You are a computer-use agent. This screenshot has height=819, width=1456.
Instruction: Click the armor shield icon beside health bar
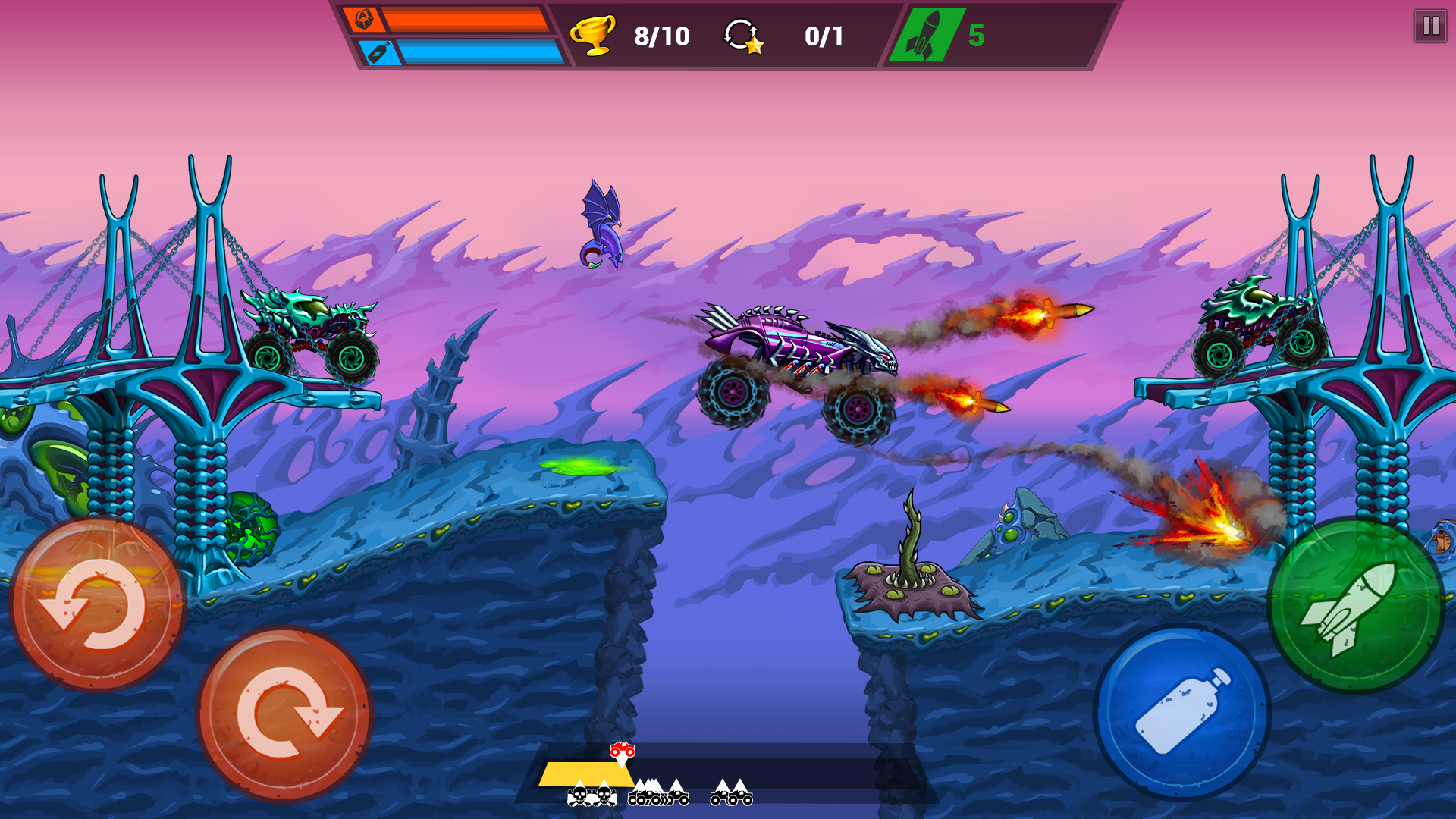tap(364, 20)
